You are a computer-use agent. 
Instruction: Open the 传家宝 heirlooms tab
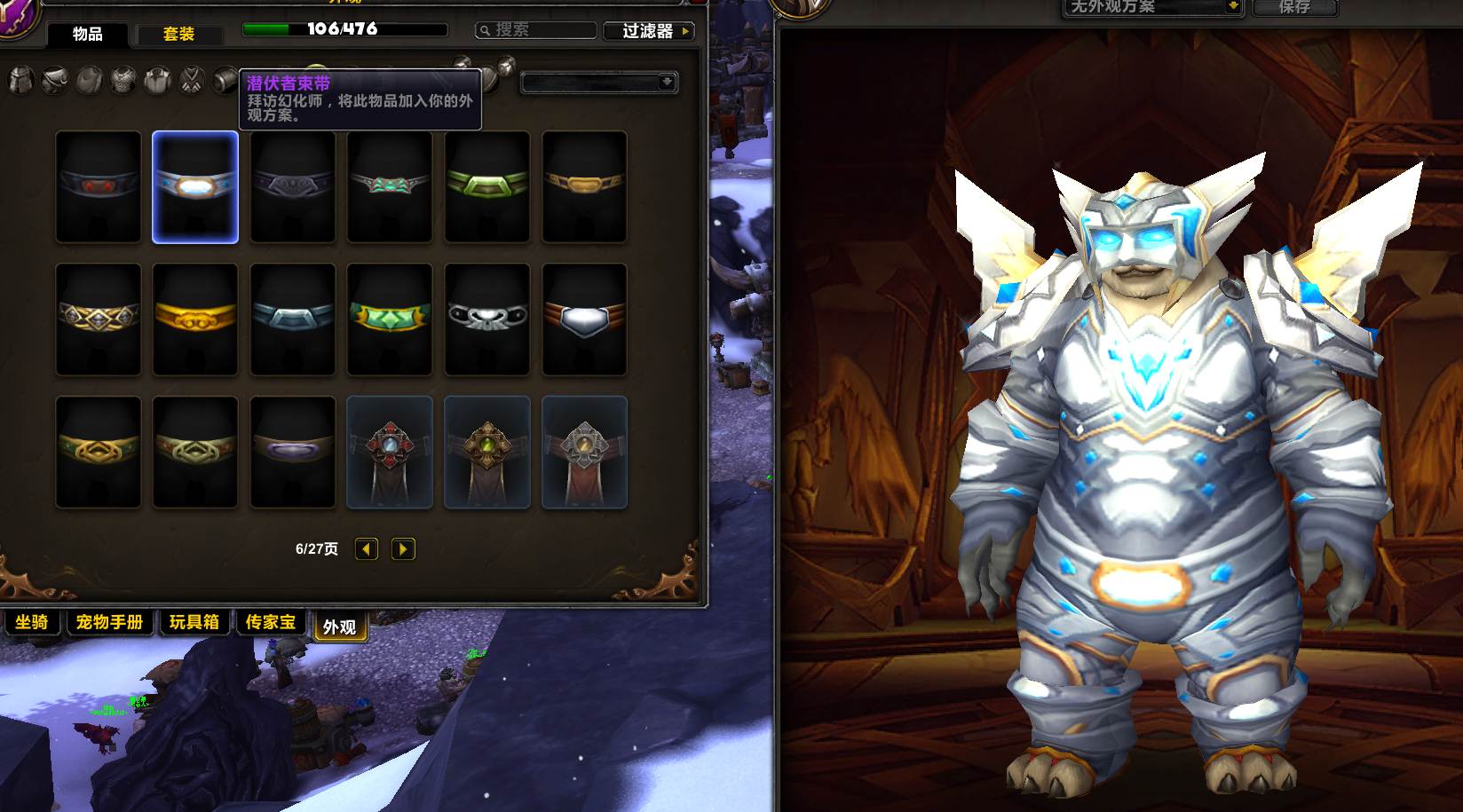point(271,622)
